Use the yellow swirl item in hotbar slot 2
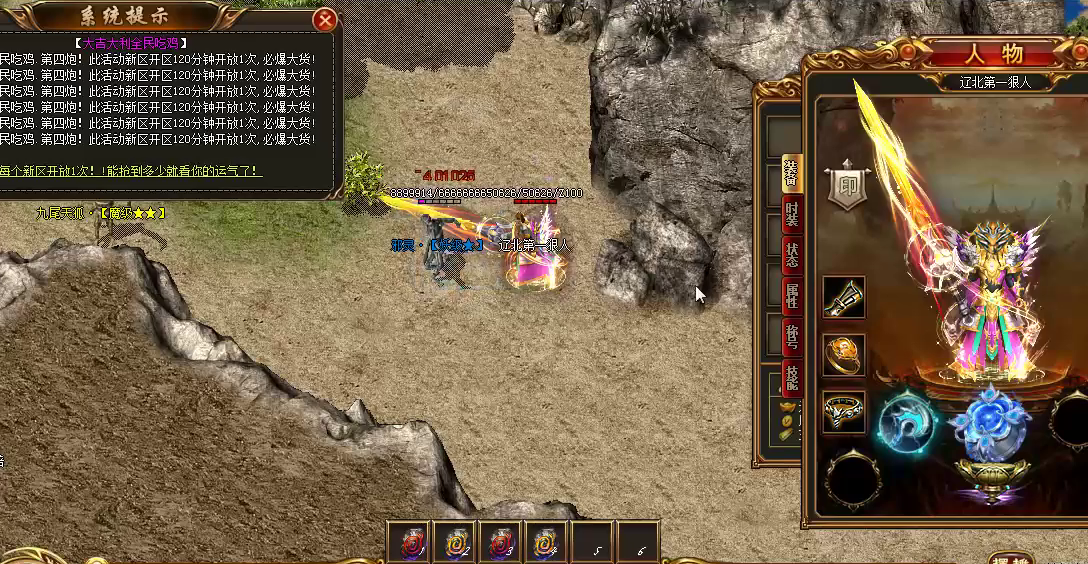Screen dimensions: 1088x564 pyautogui.click(x=454, y=543)
